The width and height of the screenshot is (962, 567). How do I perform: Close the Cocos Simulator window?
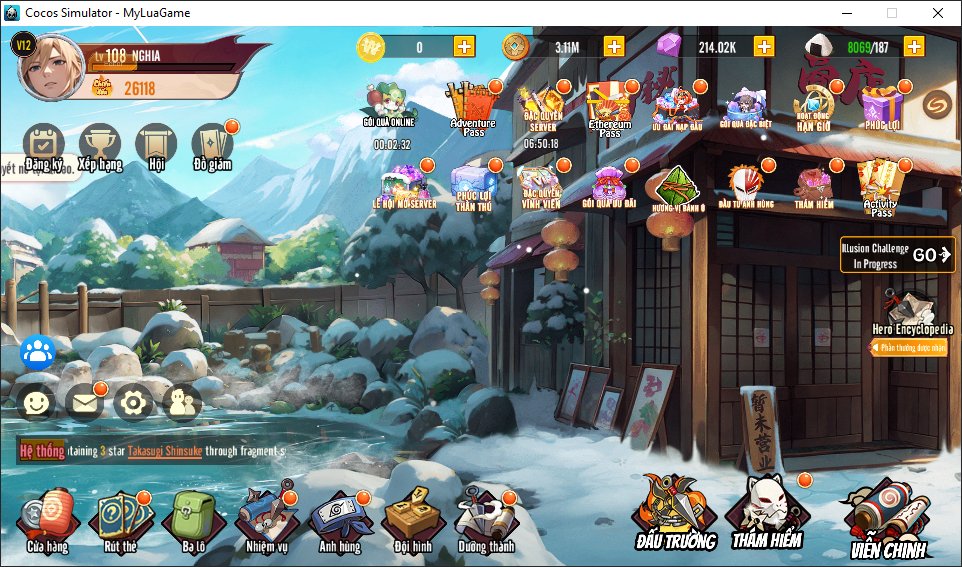point(938,13)
